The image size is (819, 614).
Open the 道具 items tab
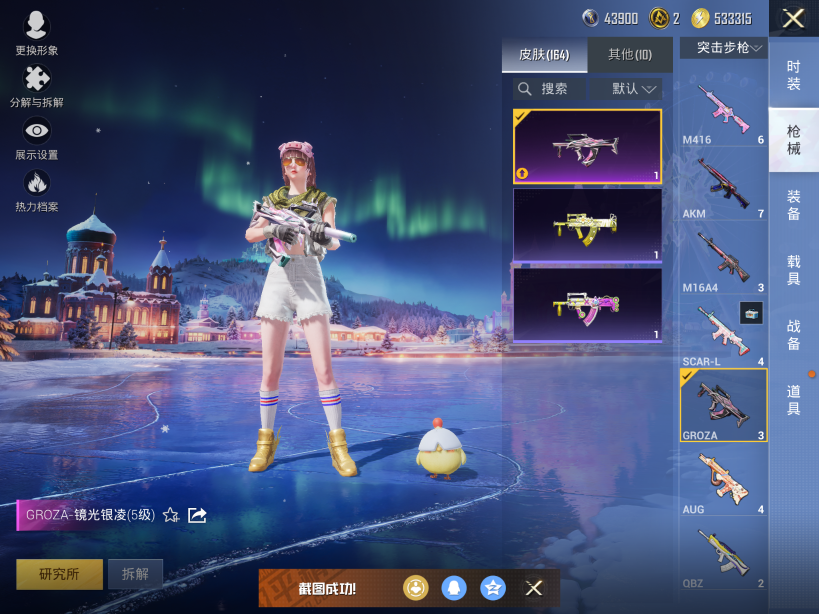point(793,399)
